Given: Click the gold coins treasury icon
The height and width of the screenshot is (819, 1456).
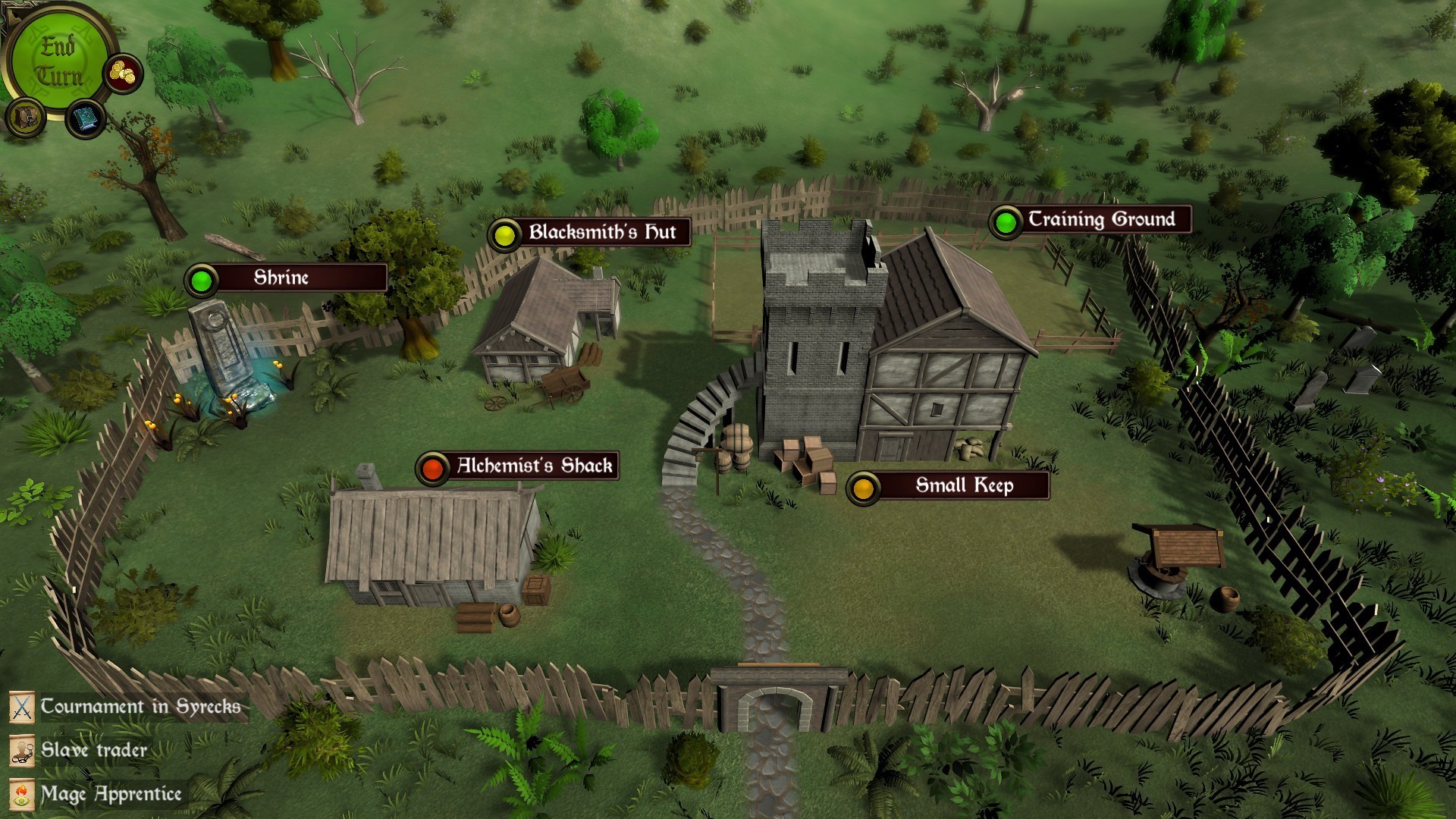Looking at the screenshot, I should coord(121,73).
